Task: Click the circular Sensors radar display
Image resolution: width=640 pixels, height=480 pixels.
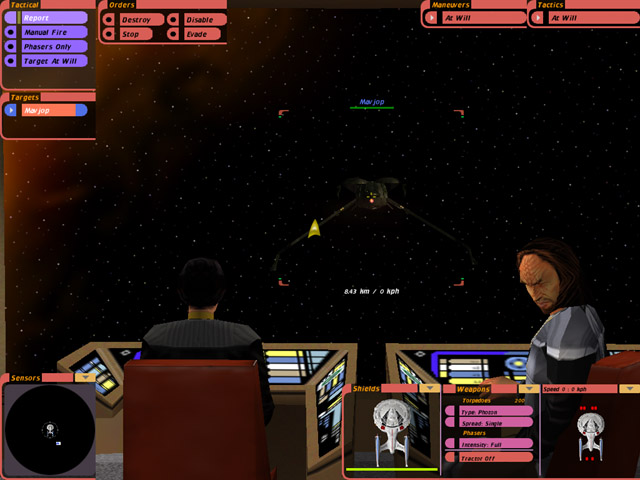Action: pos(47,427)
